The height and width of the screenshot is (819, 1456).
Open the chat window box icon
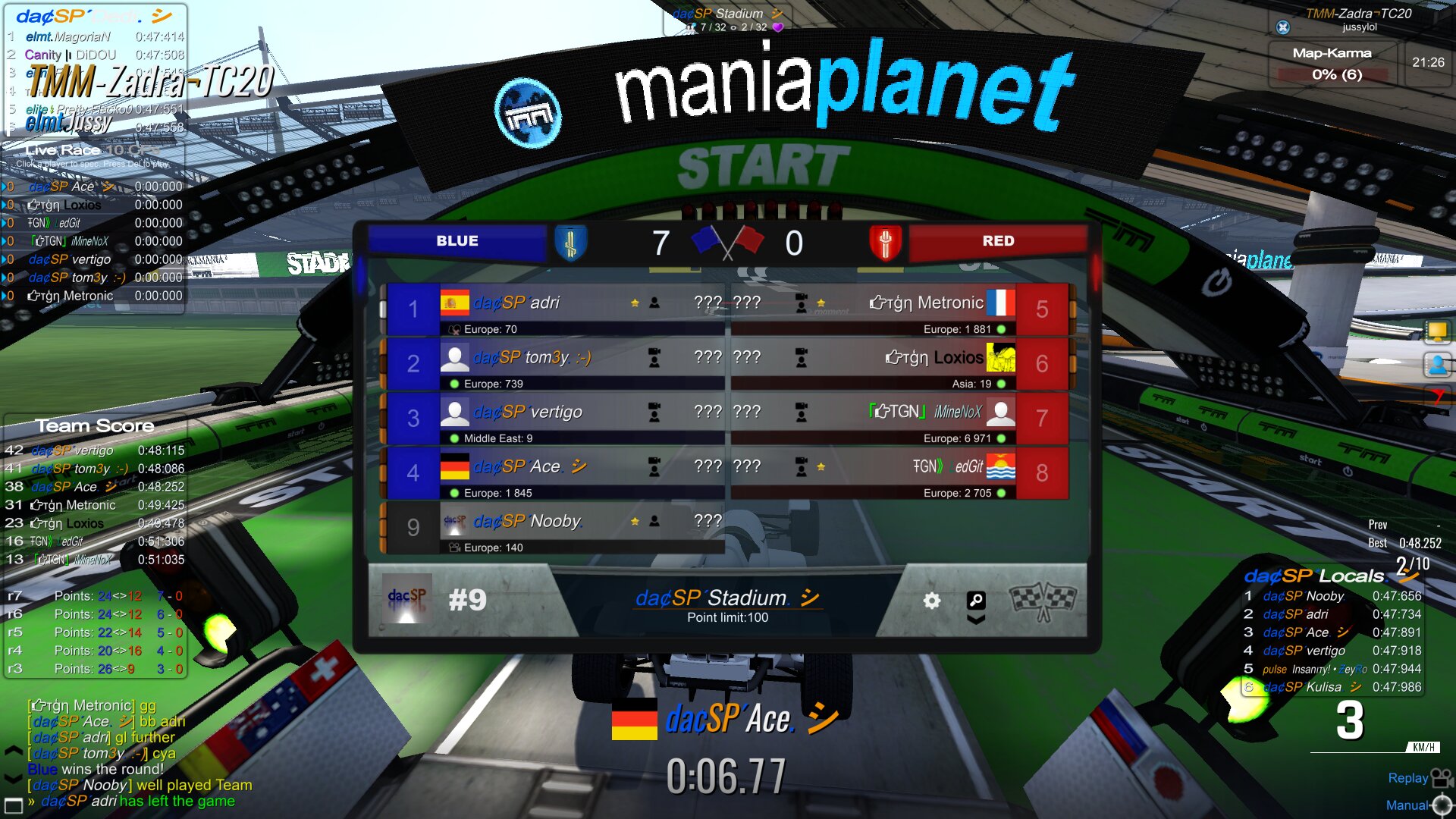pos(14,805)
